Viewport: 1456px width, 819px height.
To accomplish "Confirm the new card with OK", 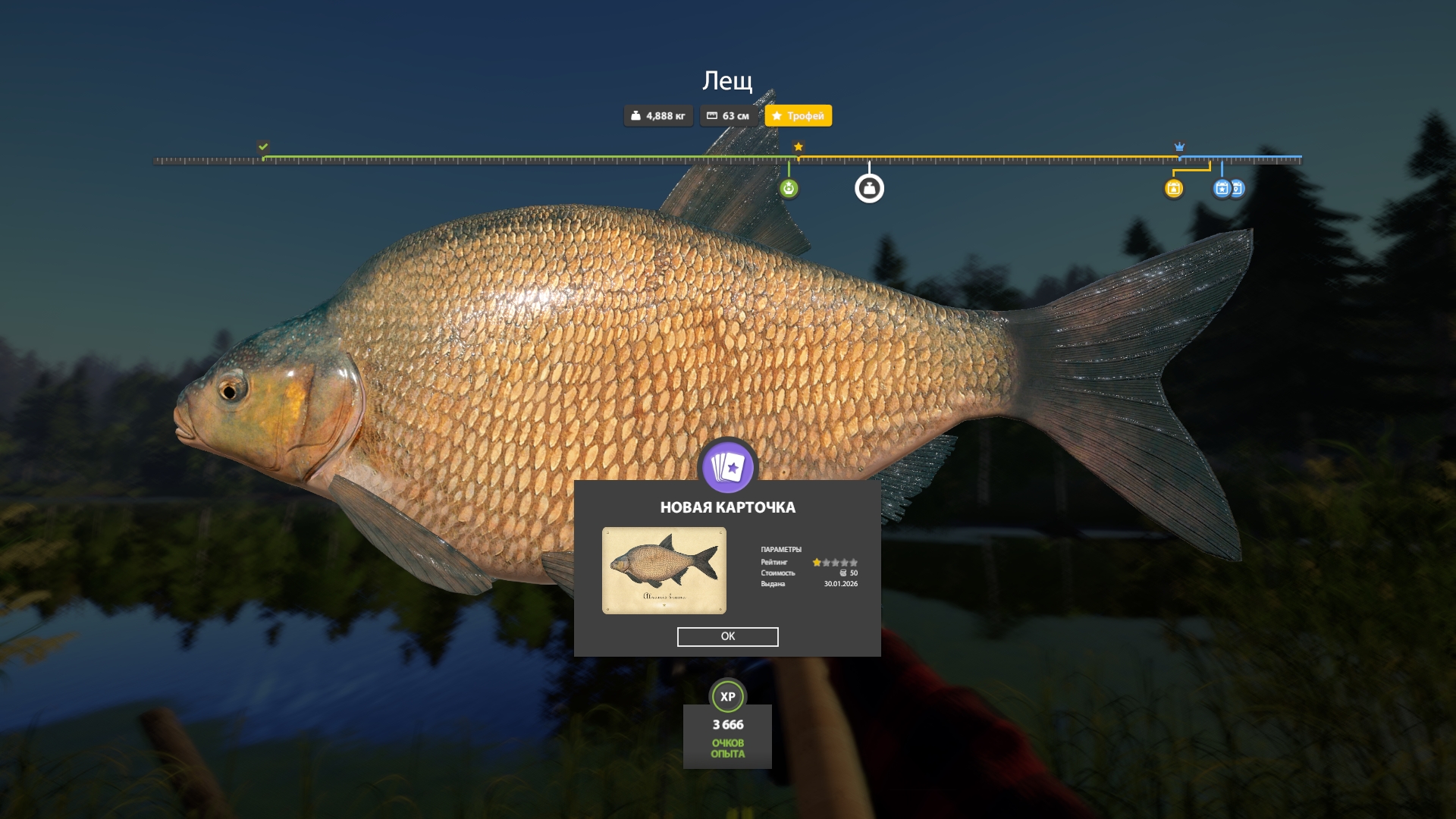I will click(x=727, y=636).
